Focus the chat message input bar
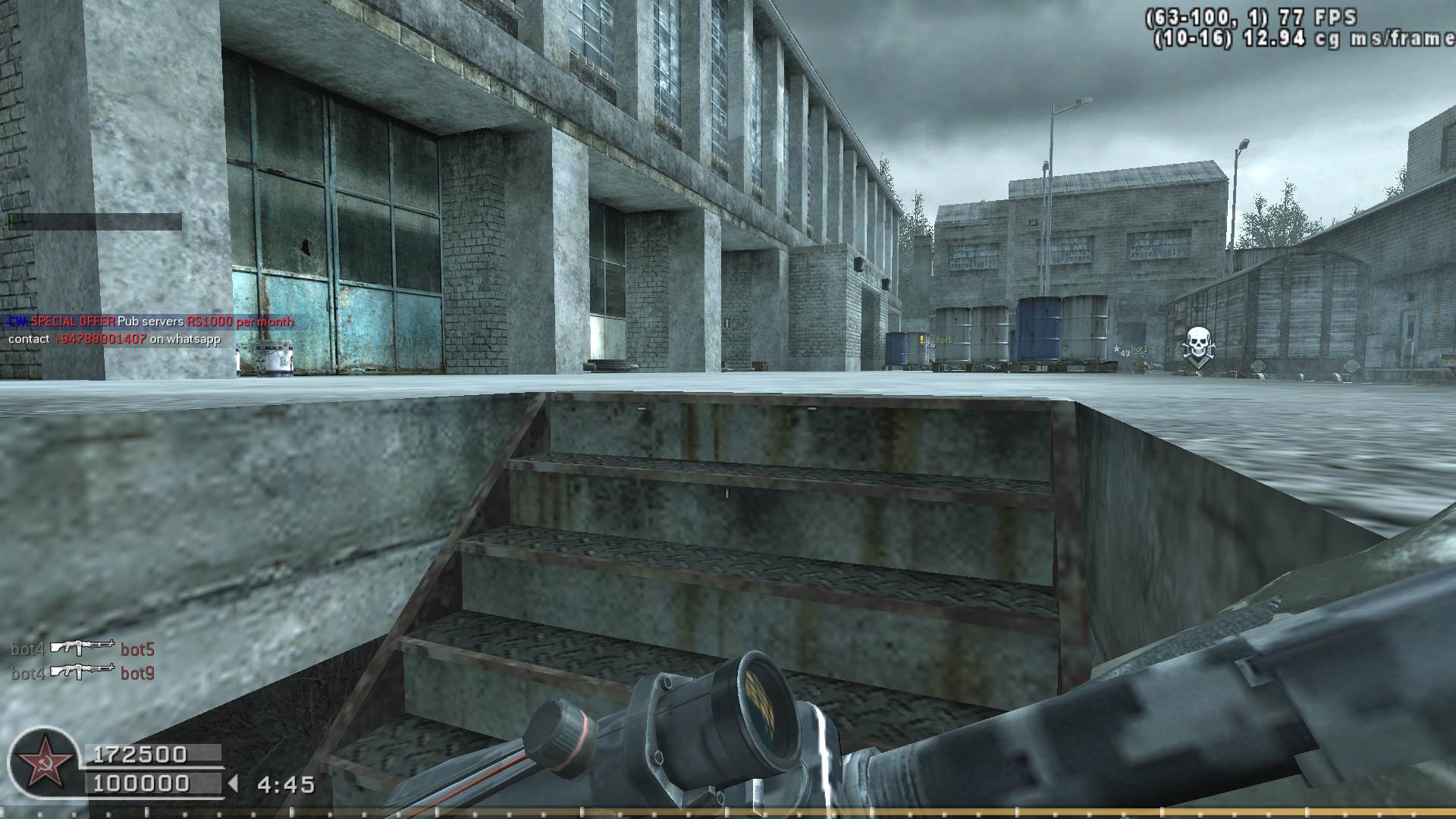Viewport: 1456px width, 819px height. pos(95,221)
